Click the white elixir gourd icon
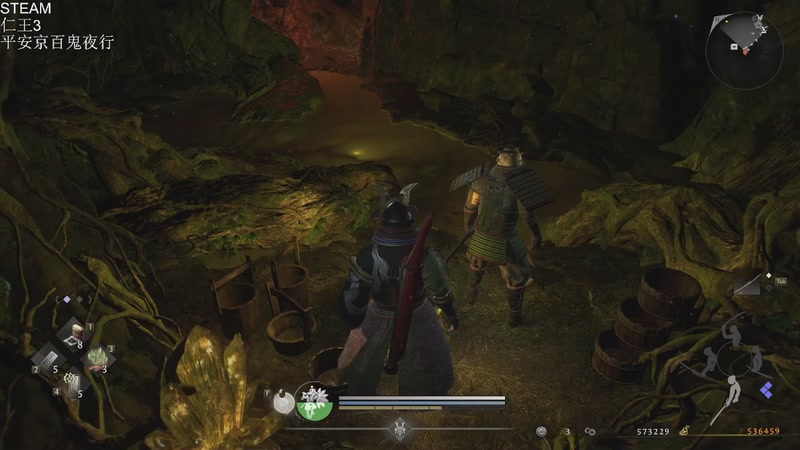The width and height of the screenshot is (800, 450). pyautogui.click(x=283, y=400)
